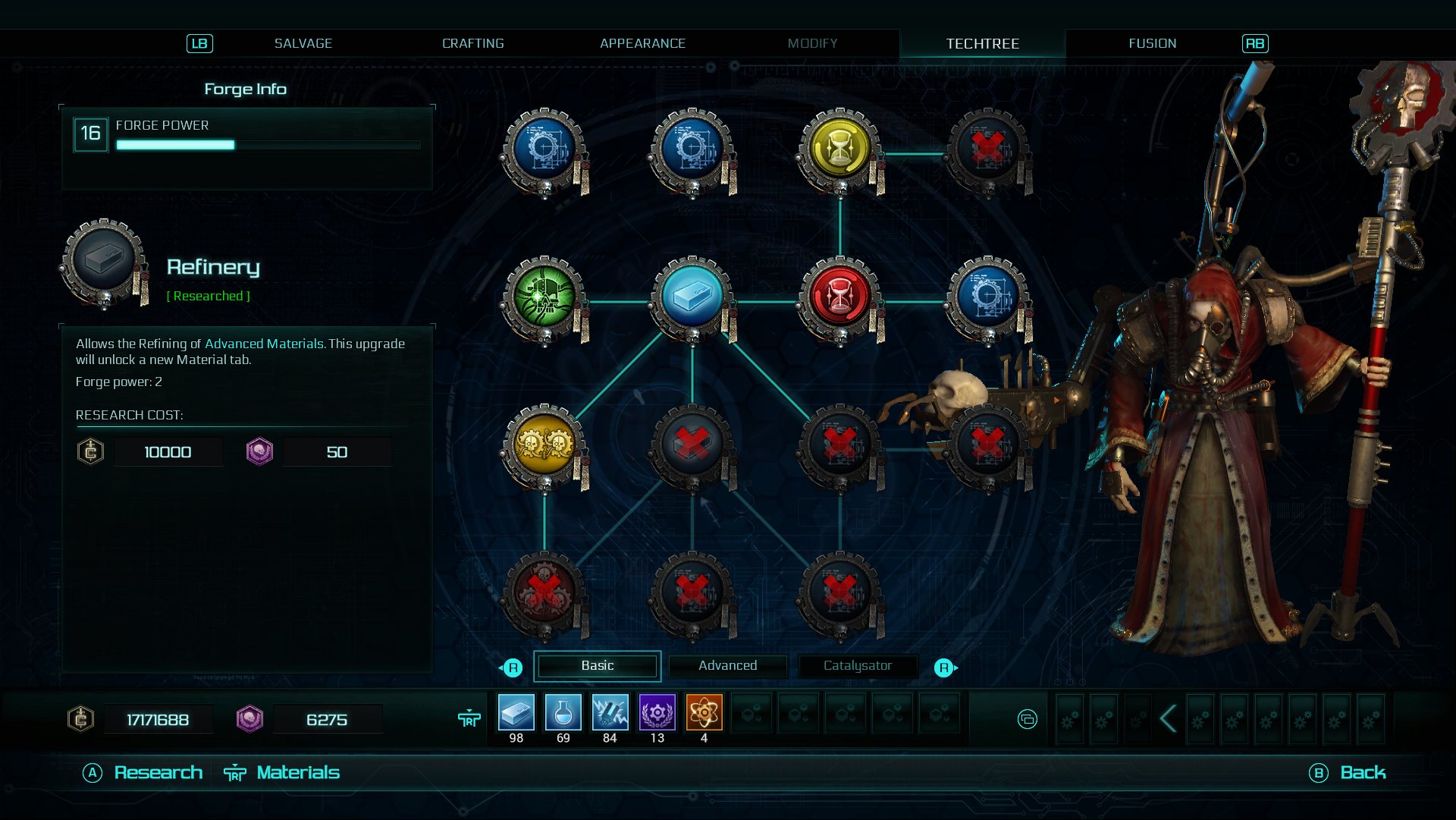The height and width of the screenshot is (820, 1456).
Task: Select the Basic tech tree page
Action: coord(598,666)
